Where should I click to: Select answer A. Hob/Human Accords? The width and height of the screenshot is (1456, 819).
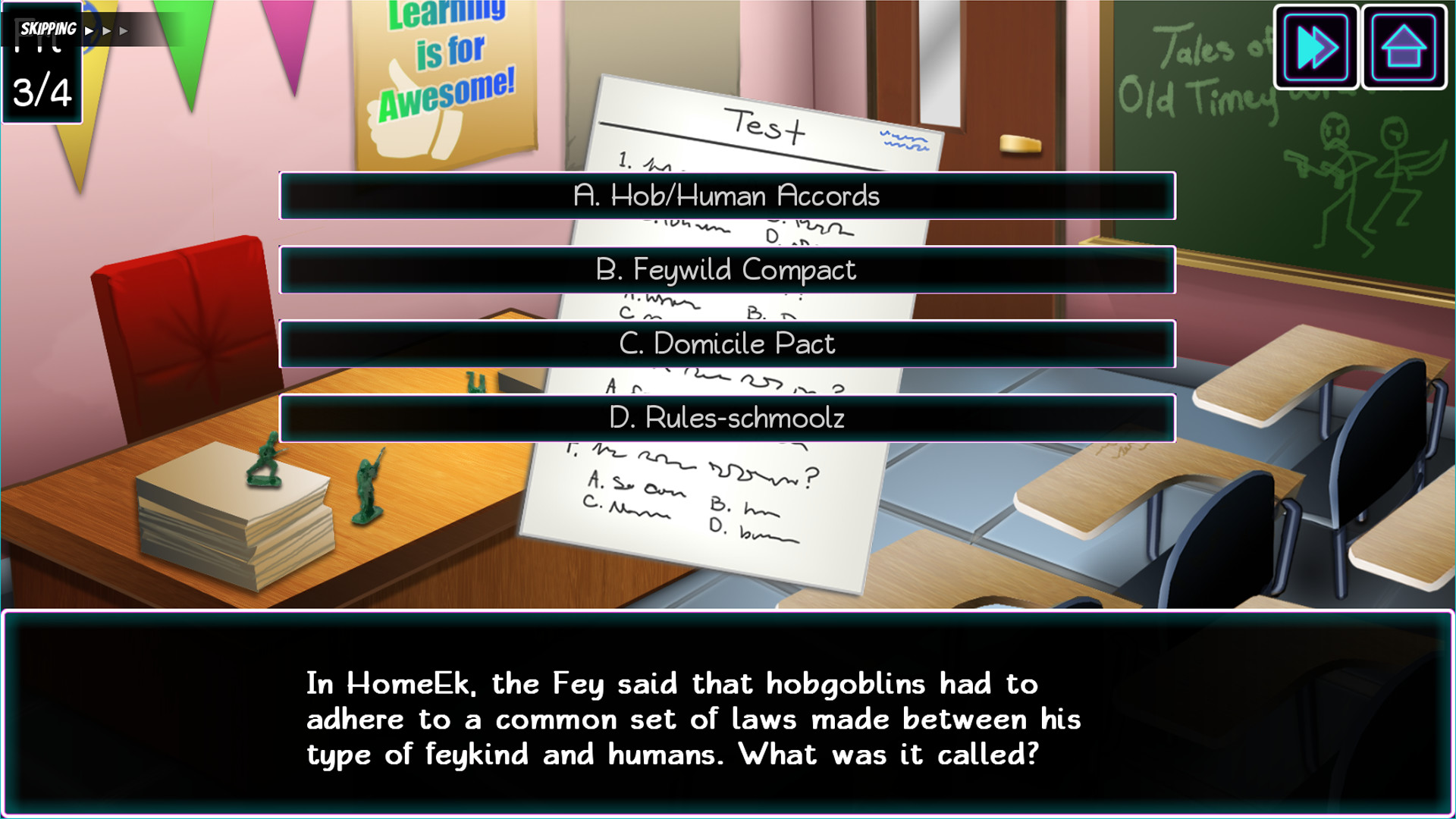[x=727, y=196]
